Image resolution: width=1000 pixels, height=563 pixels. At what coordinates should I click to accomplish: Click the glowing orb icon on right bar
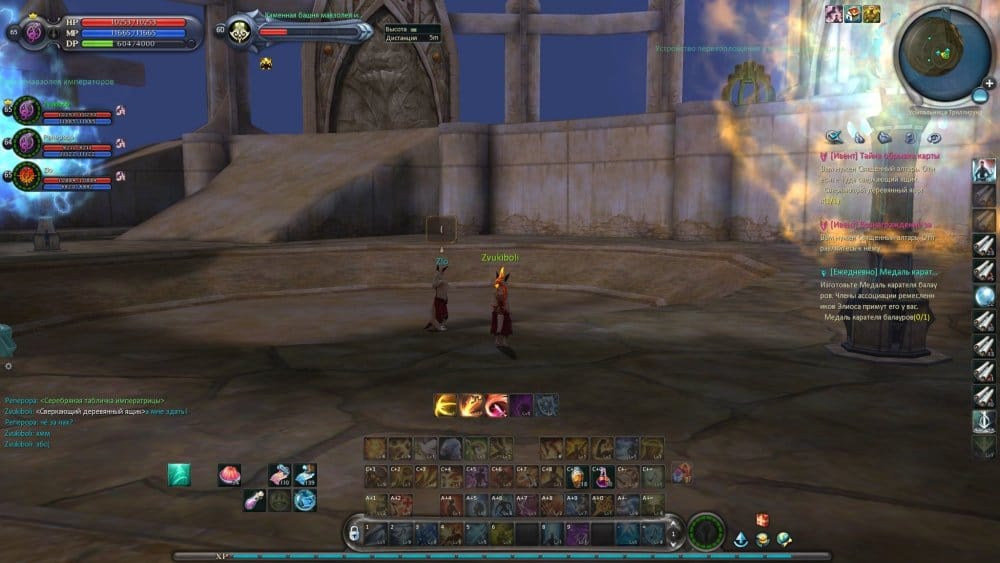[x=984, y=296]
